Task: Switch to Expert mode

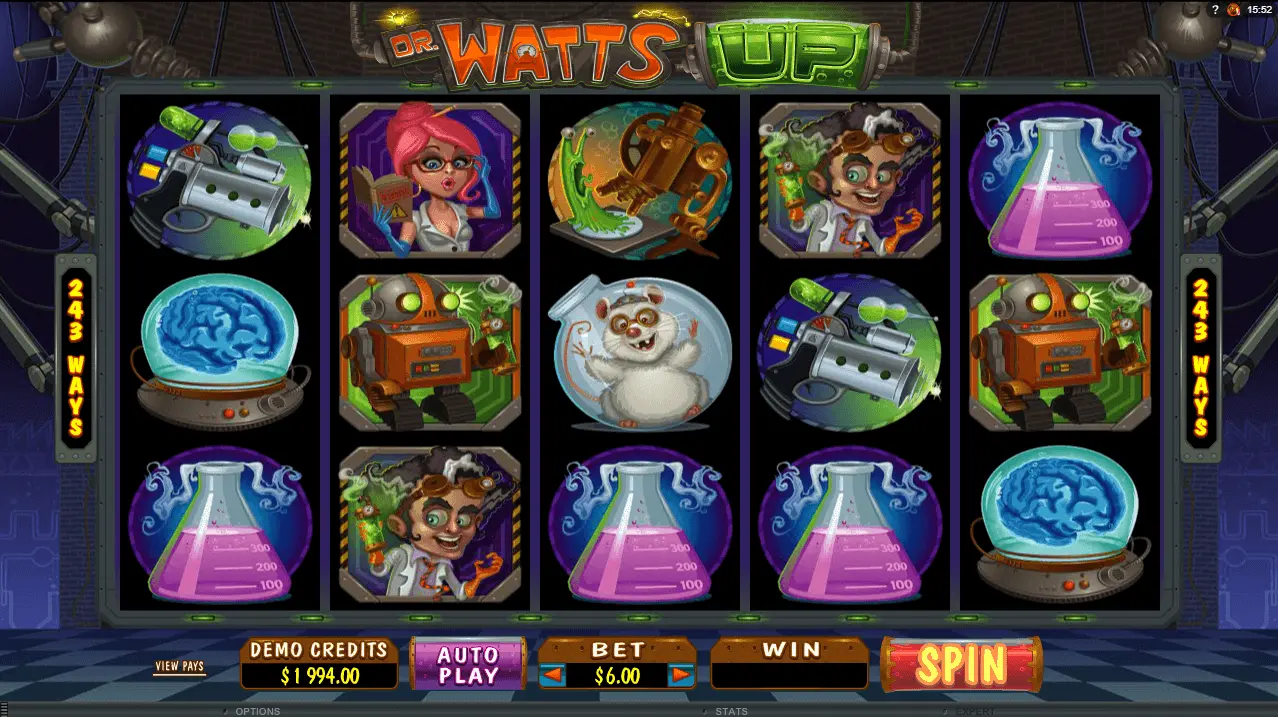Action: point(972,712)
